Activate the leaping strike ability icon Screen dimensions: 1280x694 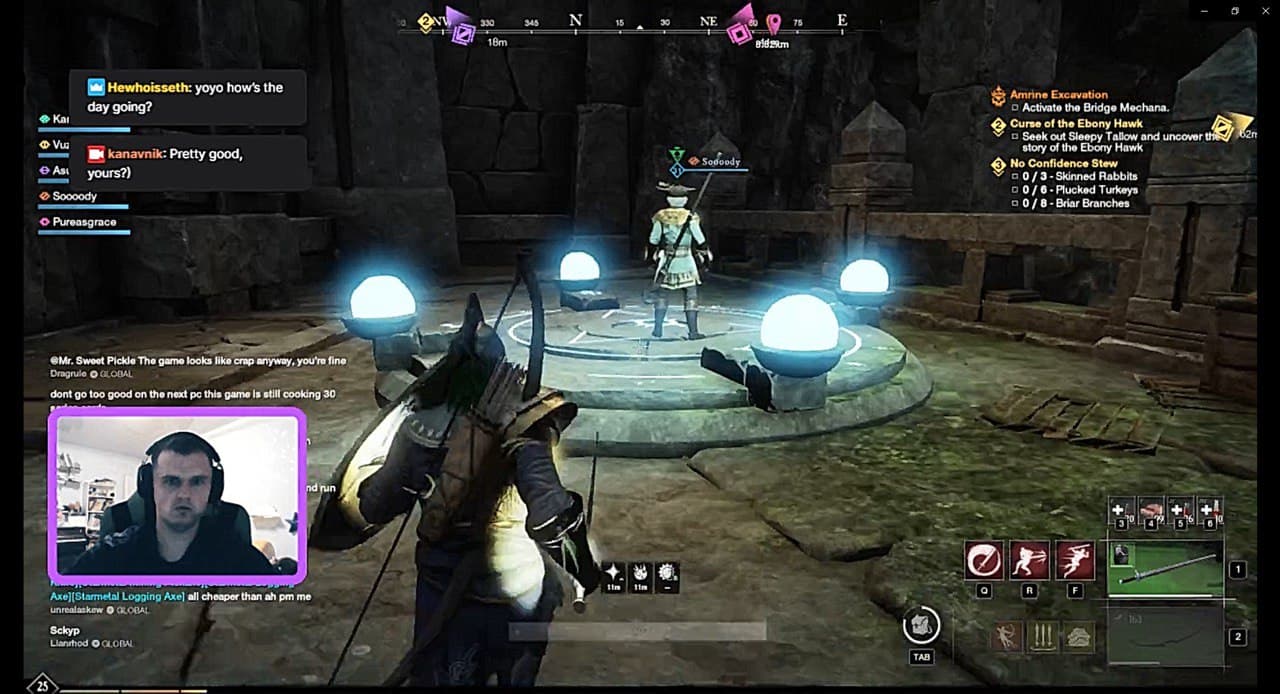click(1076, 560)
